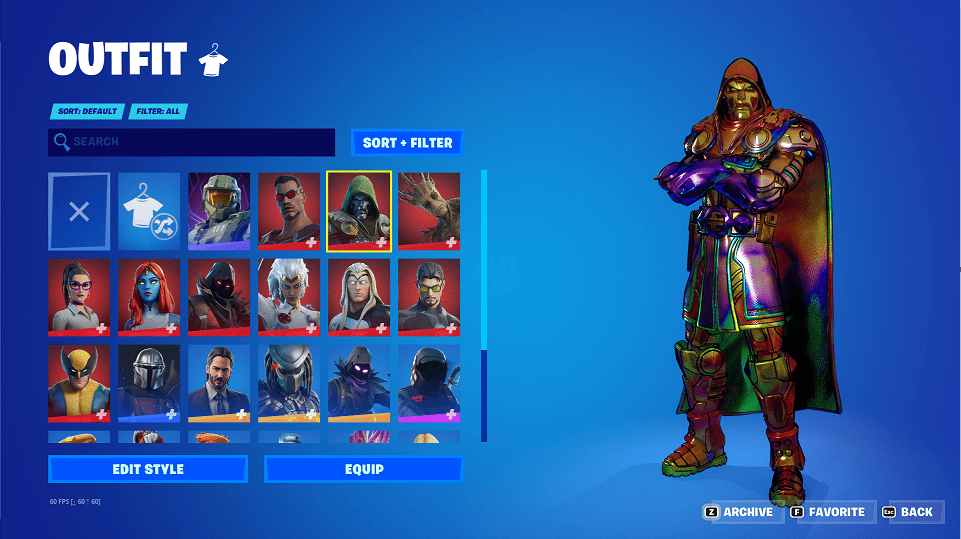Select the empty no-outfit X tile

tap(79, 211)
